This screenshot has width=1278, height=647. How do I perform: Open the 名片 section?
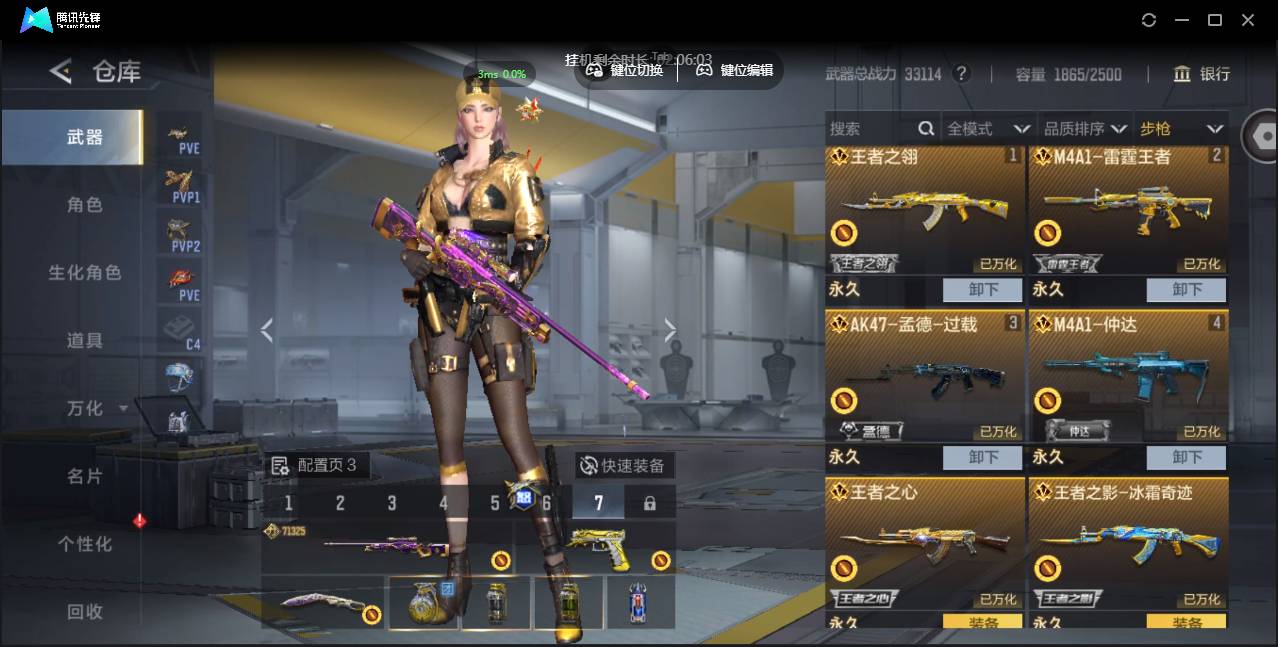(x=84, y=476)
